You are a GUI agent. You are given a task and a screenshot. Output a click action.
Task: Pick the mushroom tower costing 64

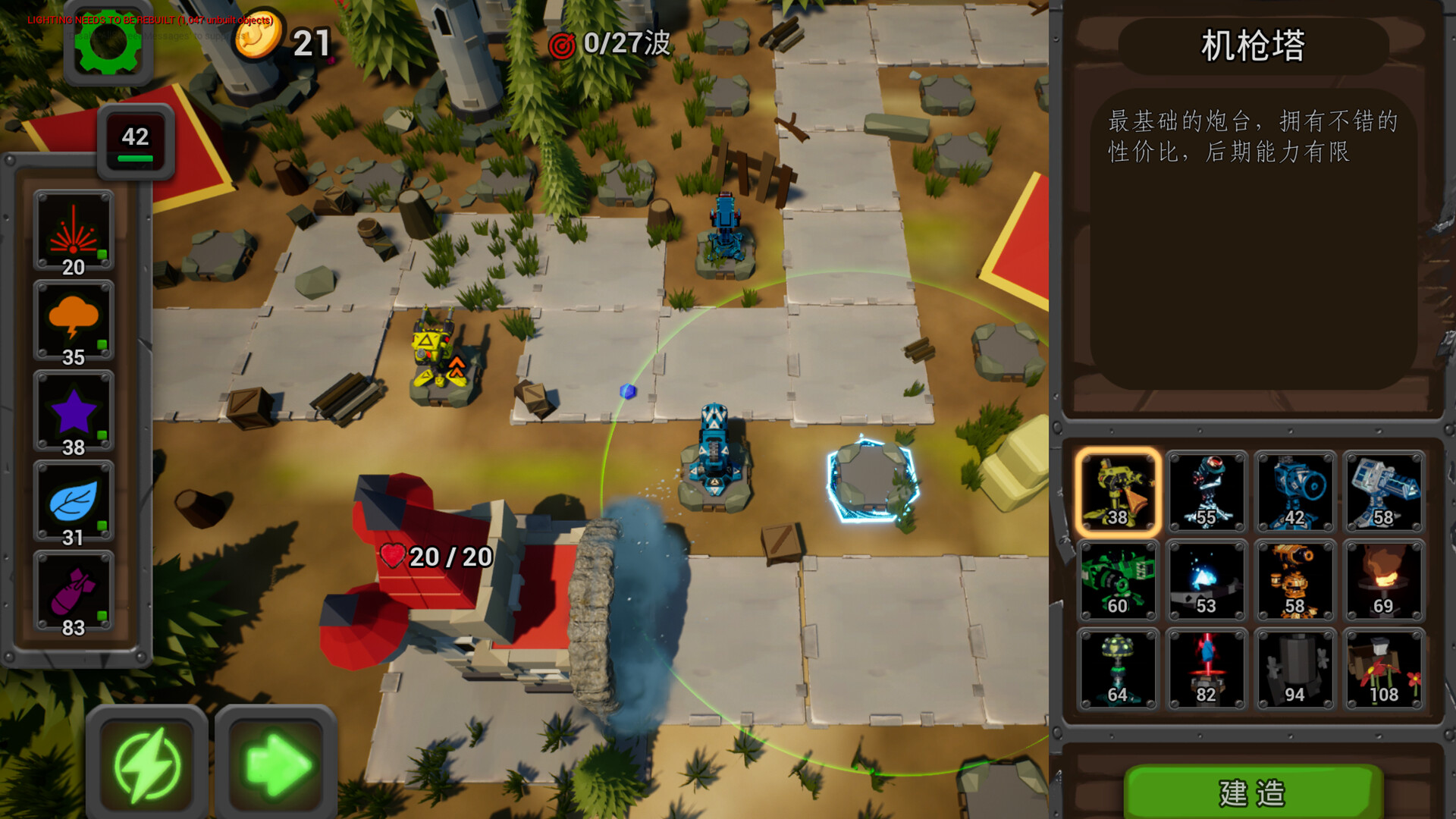[1118, 670]
